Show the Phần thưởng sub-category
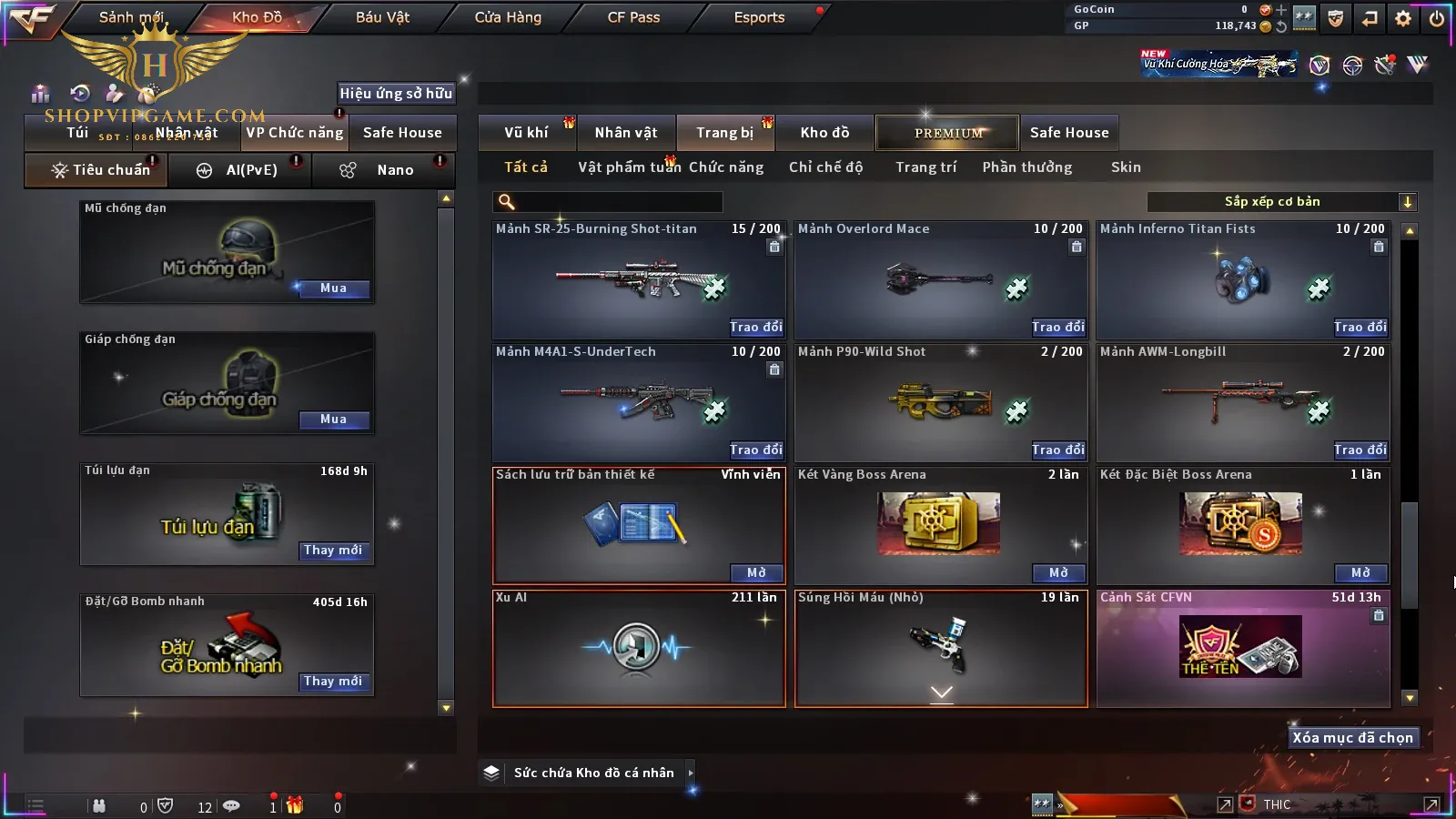This screenshot has height=819, width=1456. tap(1026, 167)
